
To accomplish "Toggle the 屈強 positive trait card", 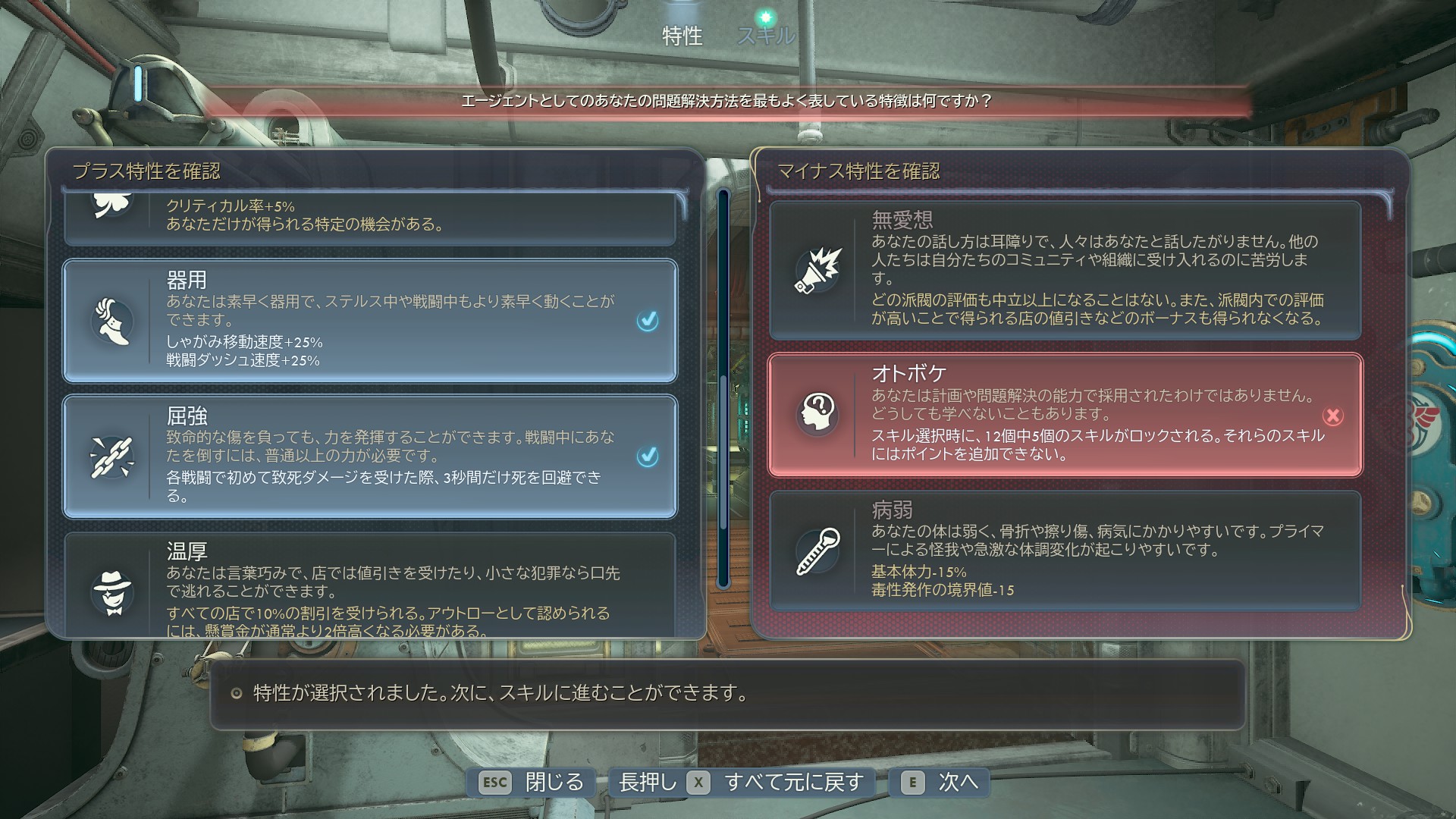I will pyautogui.click(x=369, y=456).
